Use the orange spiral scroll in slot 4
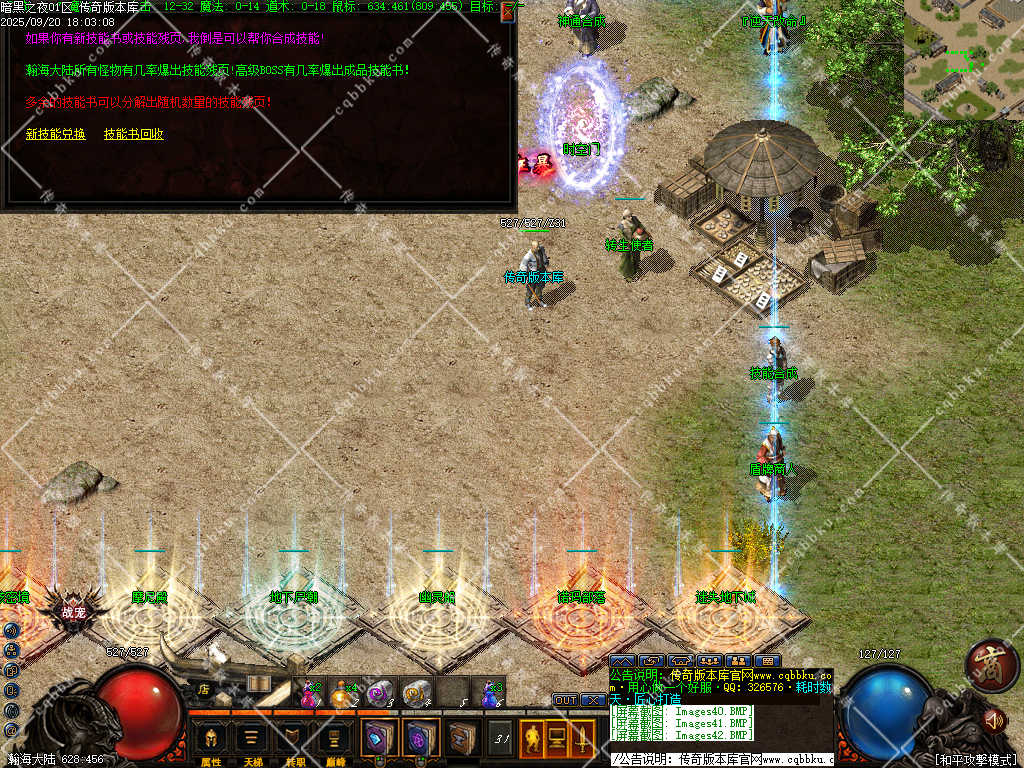Viewport: 1024px width, 768px height. pos(415,692)
